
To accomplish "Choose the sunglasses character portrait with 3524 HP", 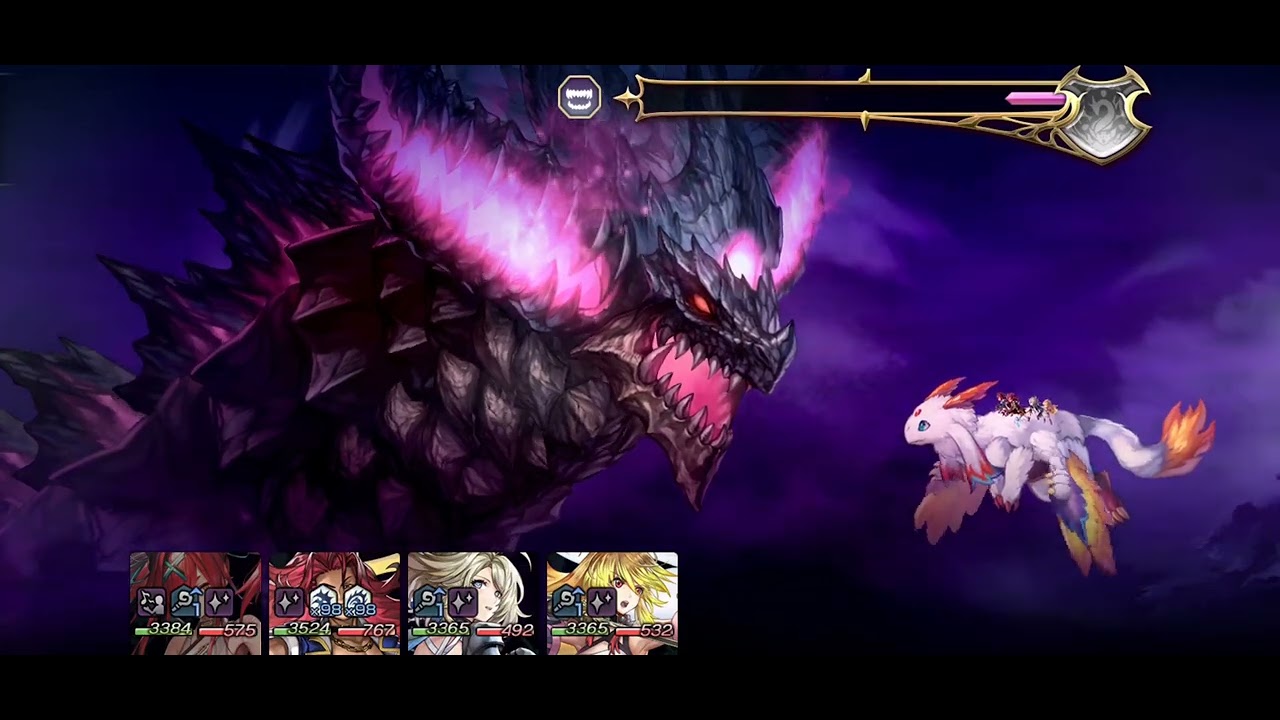I will coord(334,603).
